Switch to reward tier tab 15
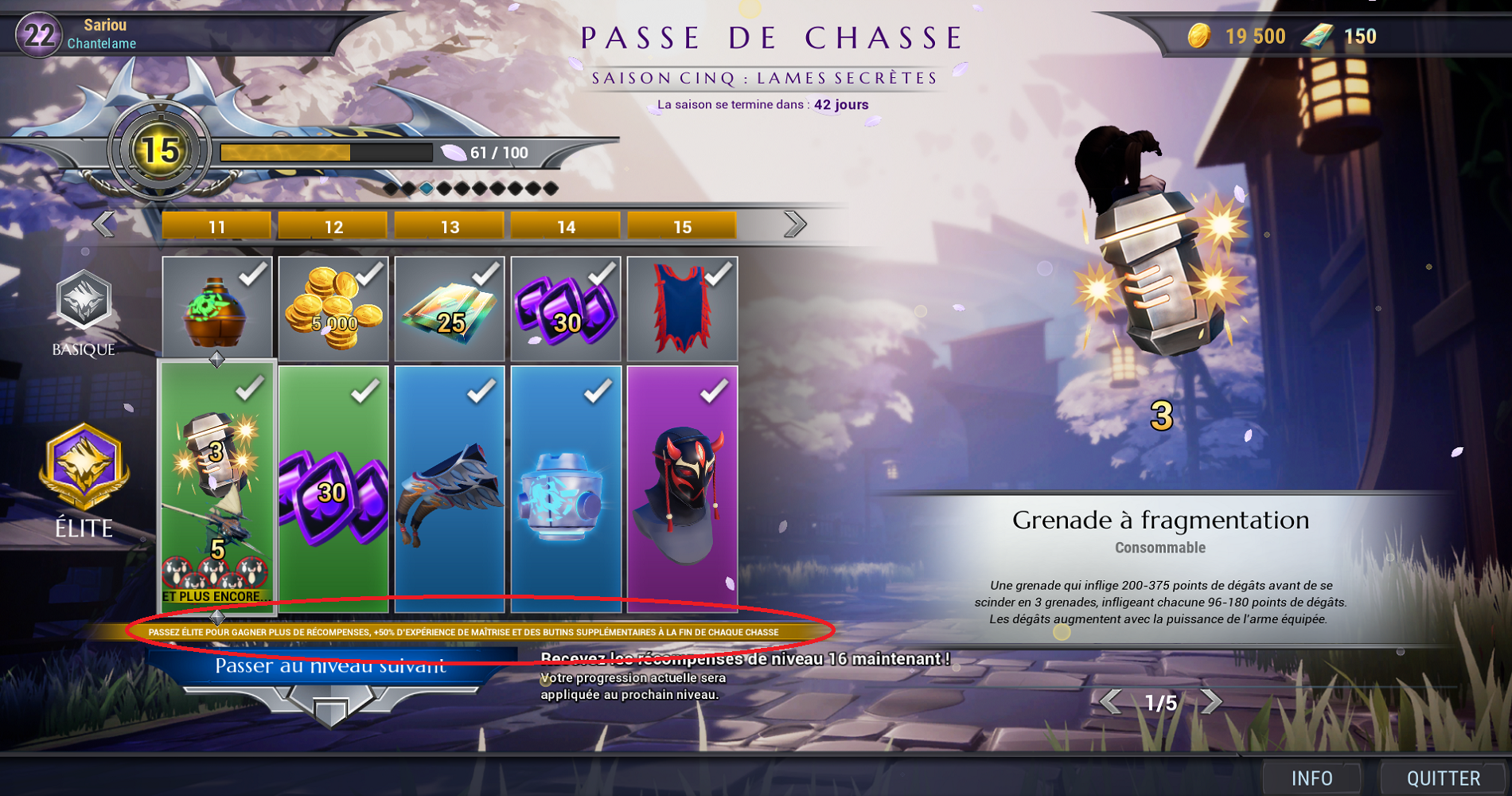Screen dimensions: 1512x796 click(681, 226)
